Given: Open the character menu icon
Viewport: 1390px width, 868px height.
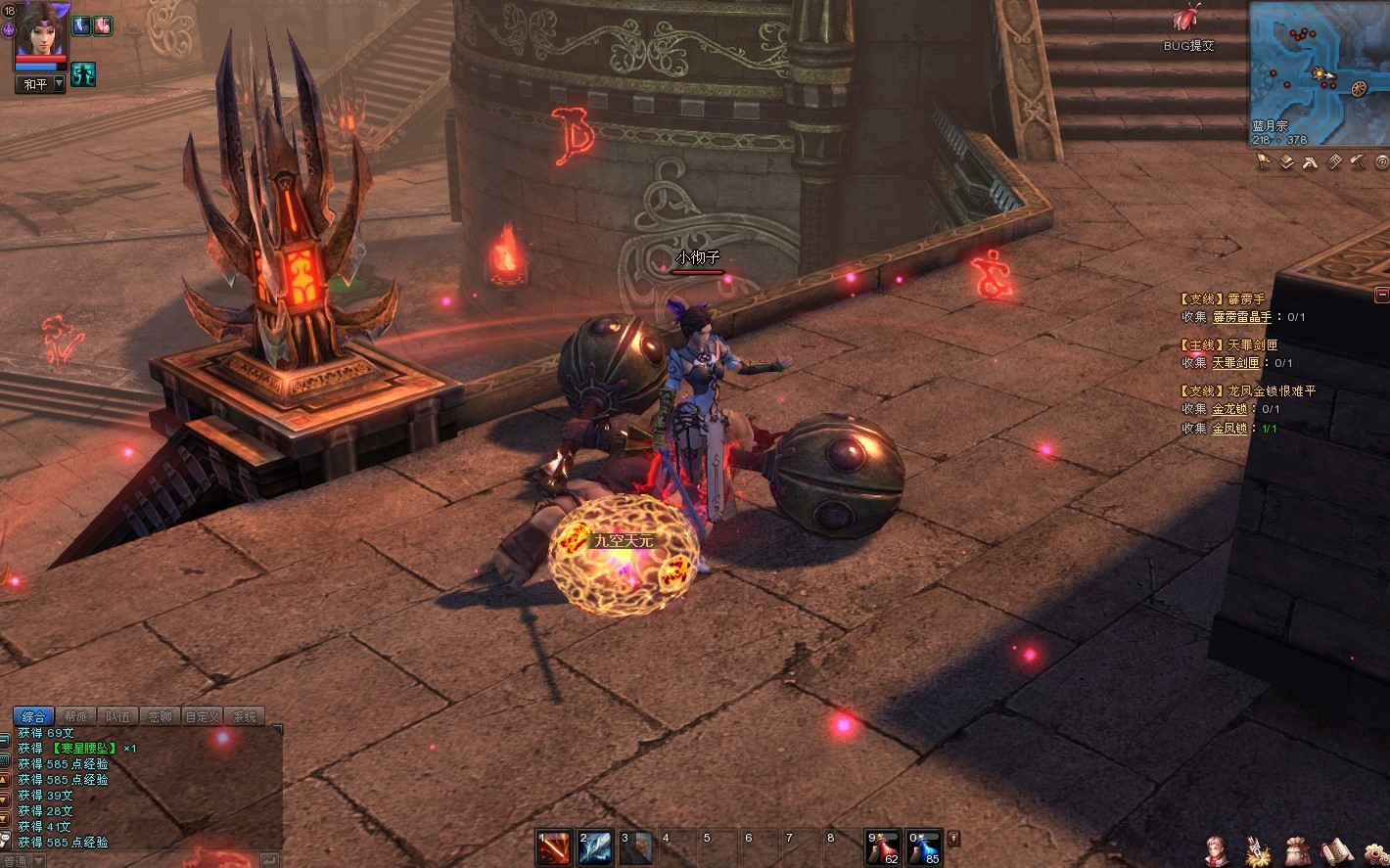Looking at the screenshot, I should (1215, 850).
